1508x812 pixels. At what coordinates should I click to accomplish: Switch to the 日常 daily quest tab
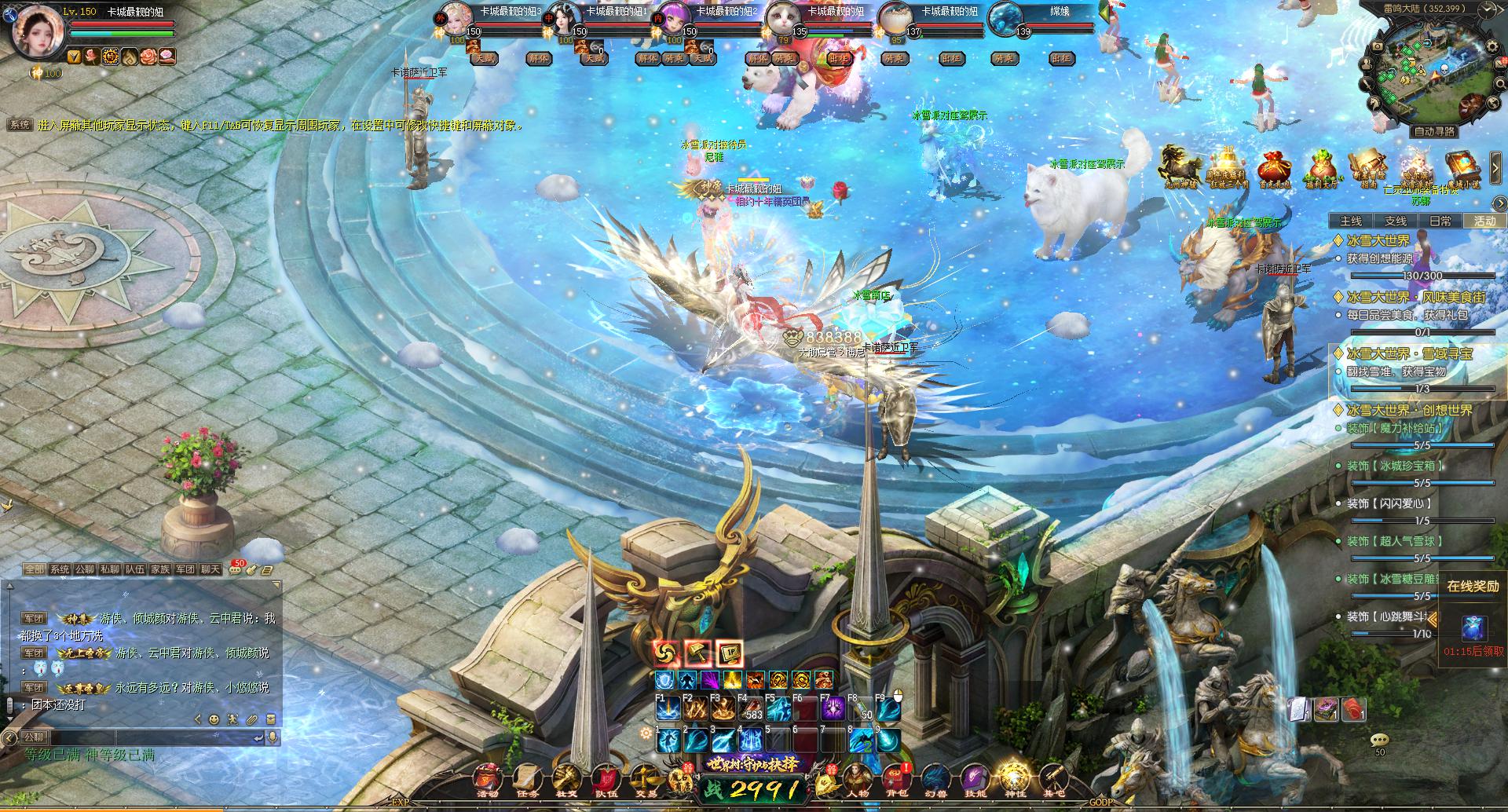(1440, 221)
